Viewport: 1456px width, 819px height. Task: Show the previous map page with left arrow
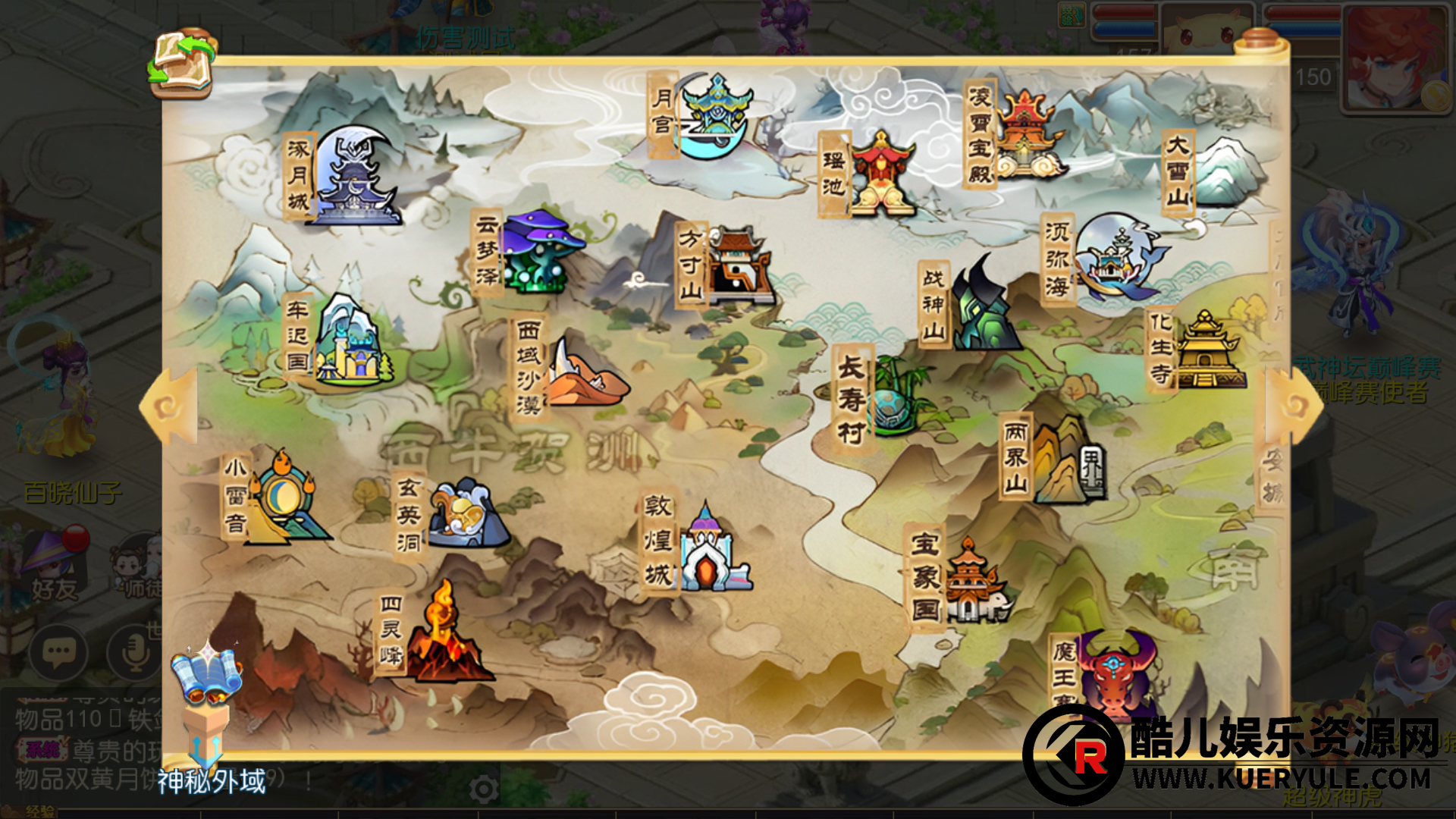[169, 407]
